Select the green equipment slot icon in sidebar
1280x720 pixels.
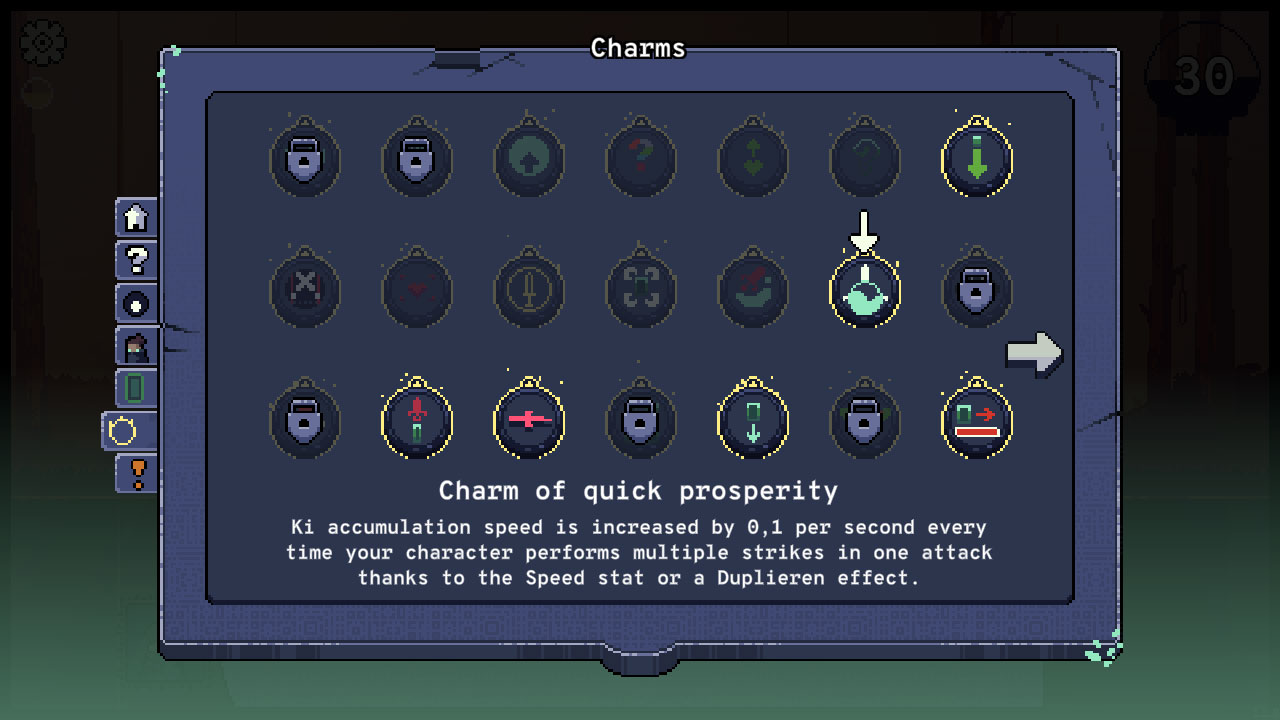pyautogui.click(x=134, y=389)
